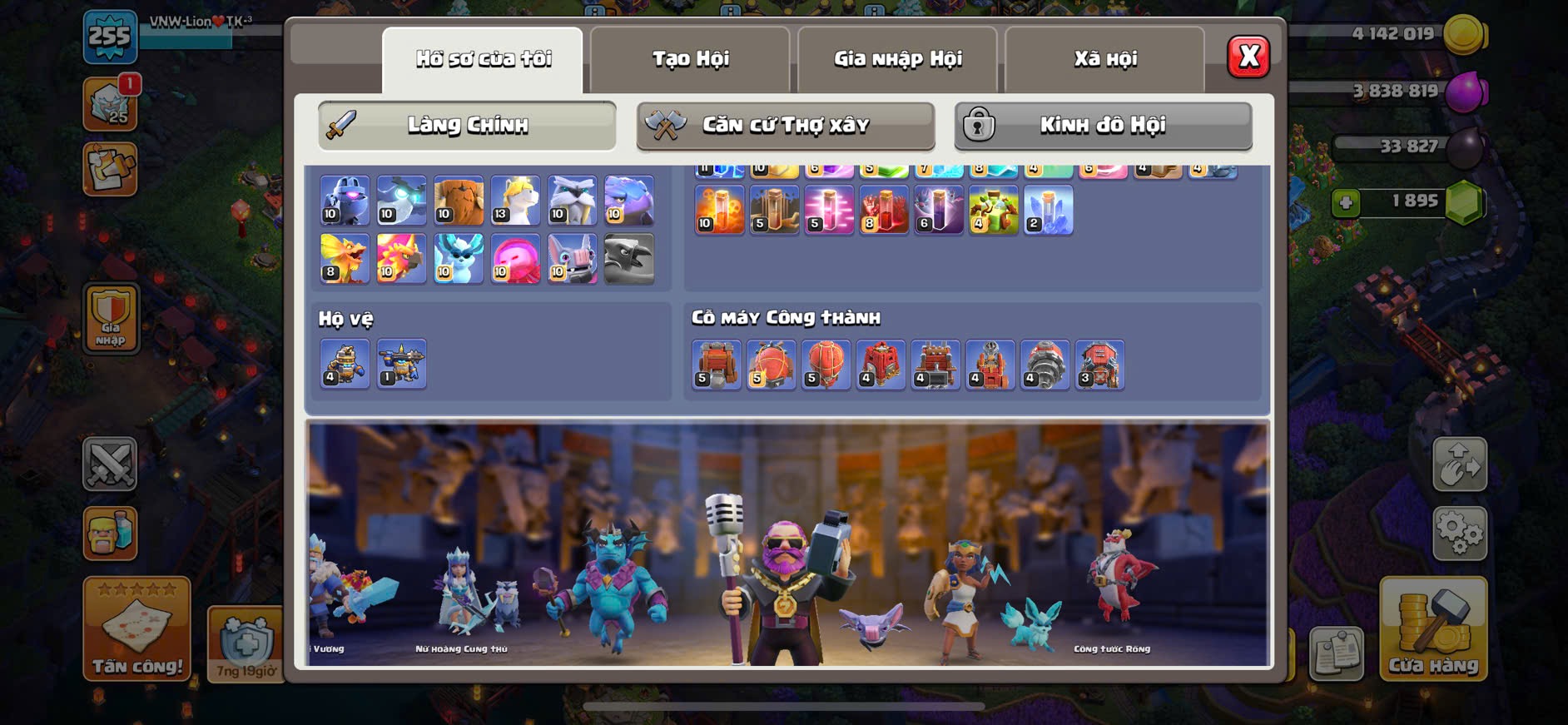
Task: Open the army training barbarian icon
Action: tap(110, 533)
